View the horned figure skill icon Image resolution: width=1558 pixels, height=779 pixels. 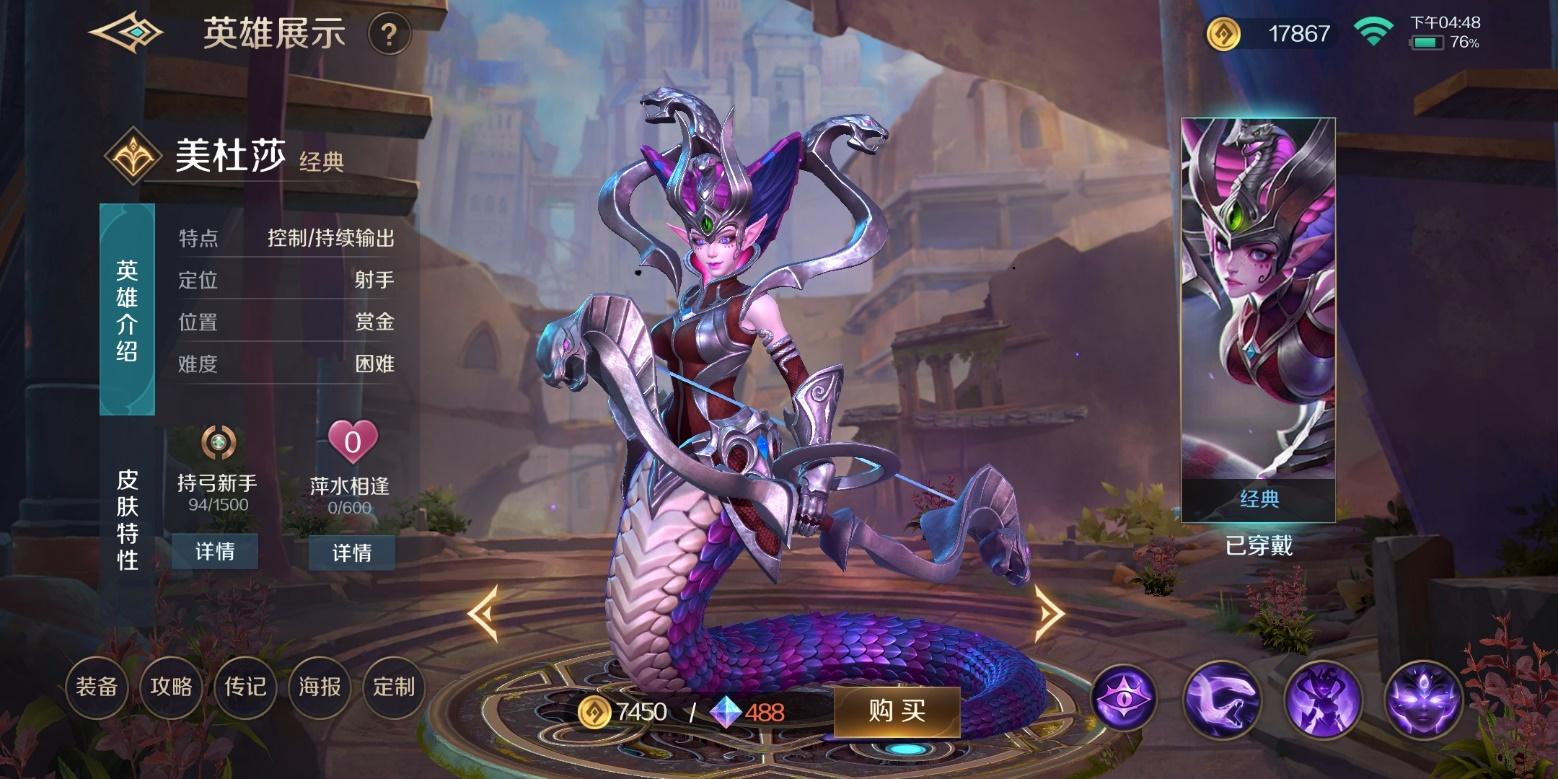(1321, 699)
